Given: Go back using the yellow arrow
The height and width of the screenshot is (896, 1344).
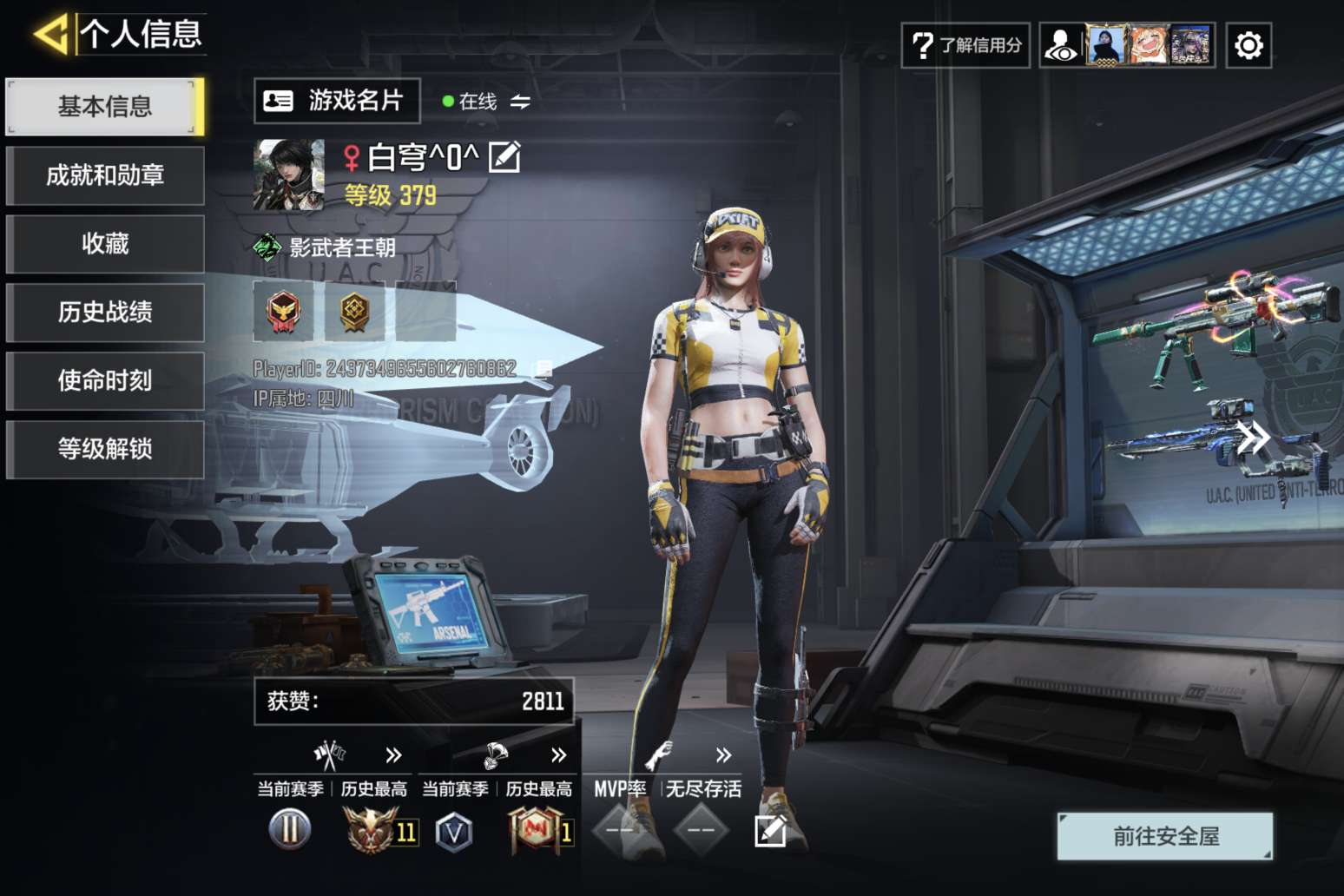Looking at the screenshot, I should coord(50,35).
